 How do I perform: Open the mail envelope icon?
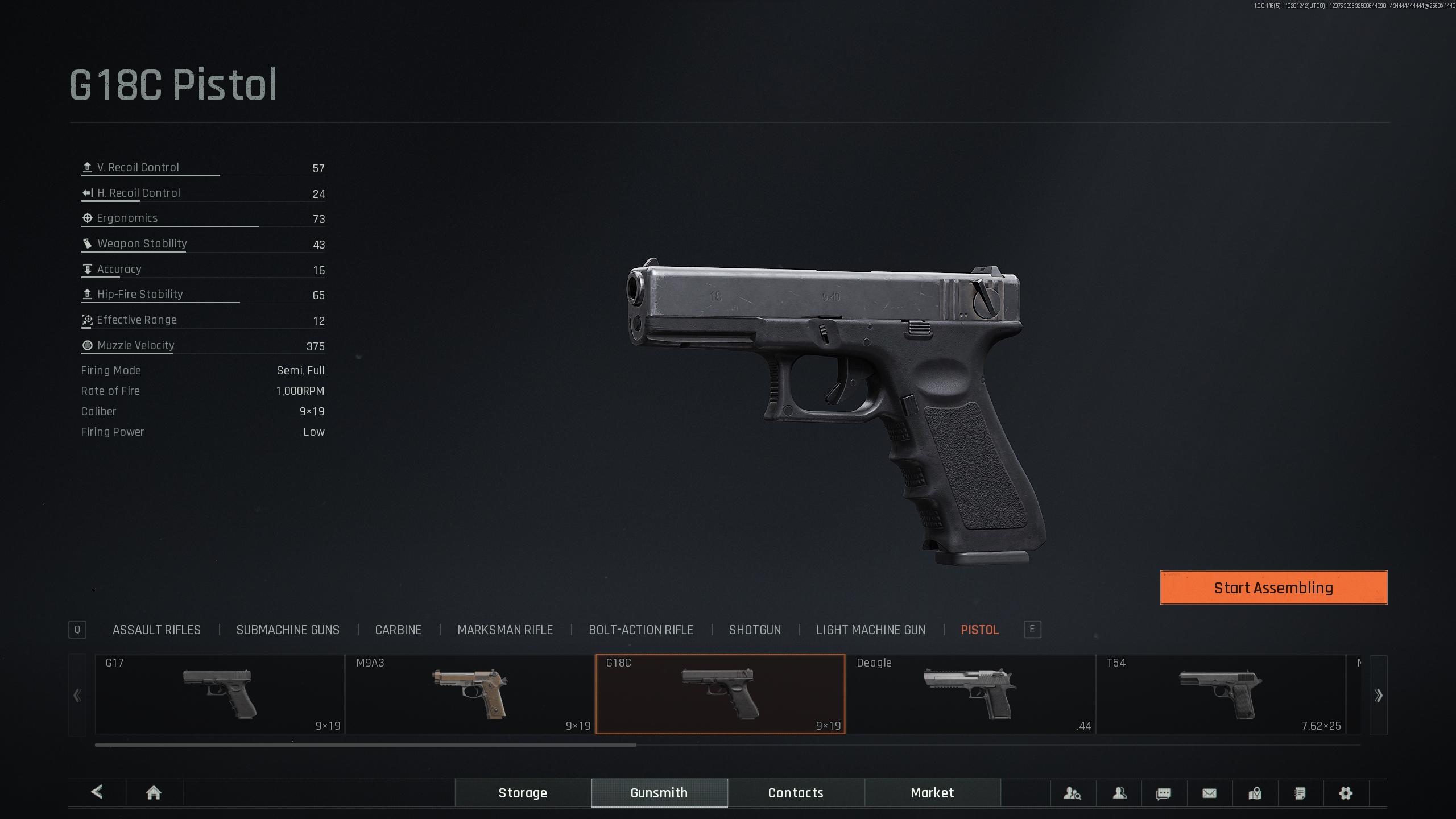pyautogui.click(x=1209, y=793)
